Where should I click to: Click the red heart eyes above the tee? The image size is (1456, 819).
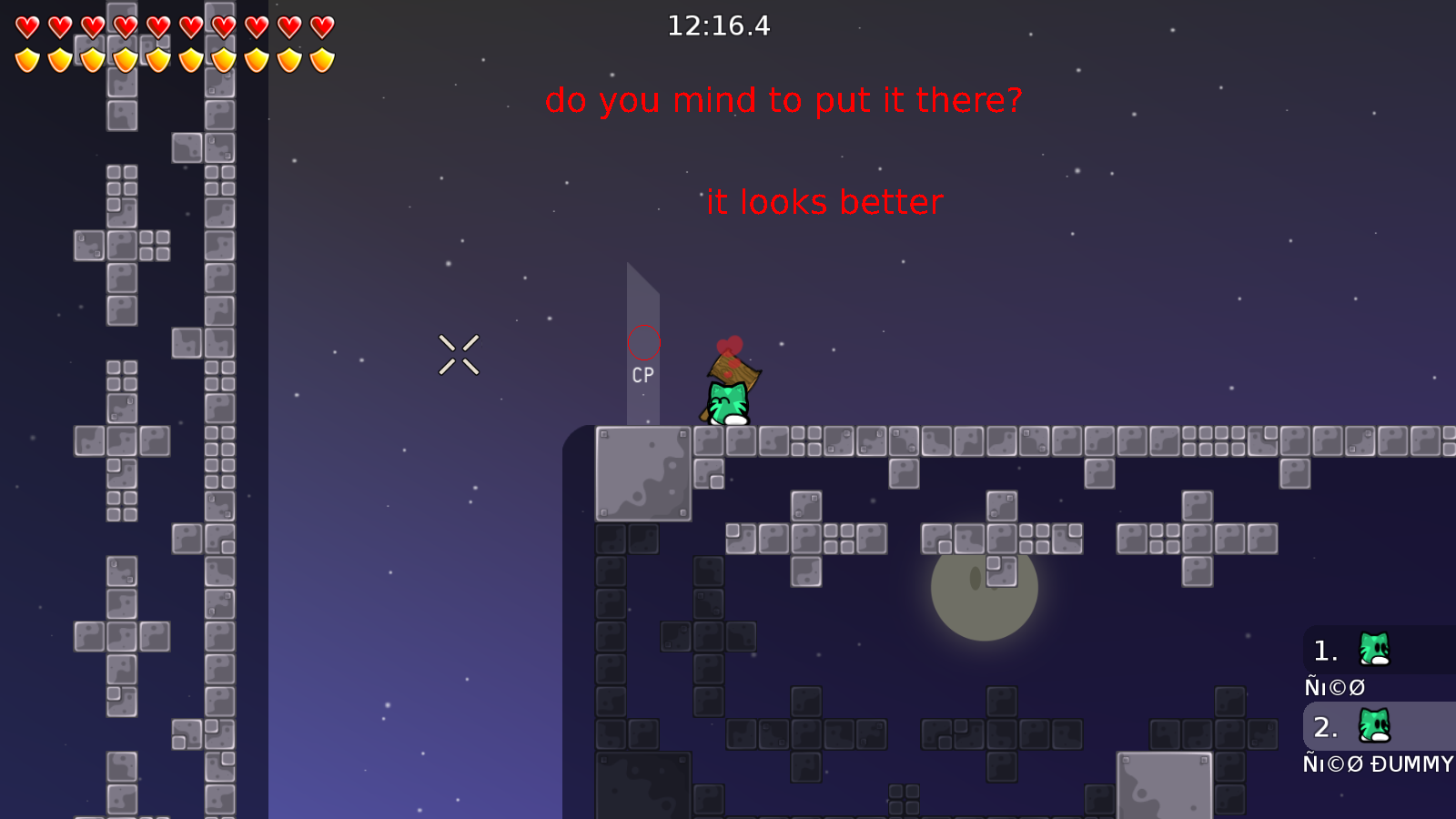tap(731, 344)
